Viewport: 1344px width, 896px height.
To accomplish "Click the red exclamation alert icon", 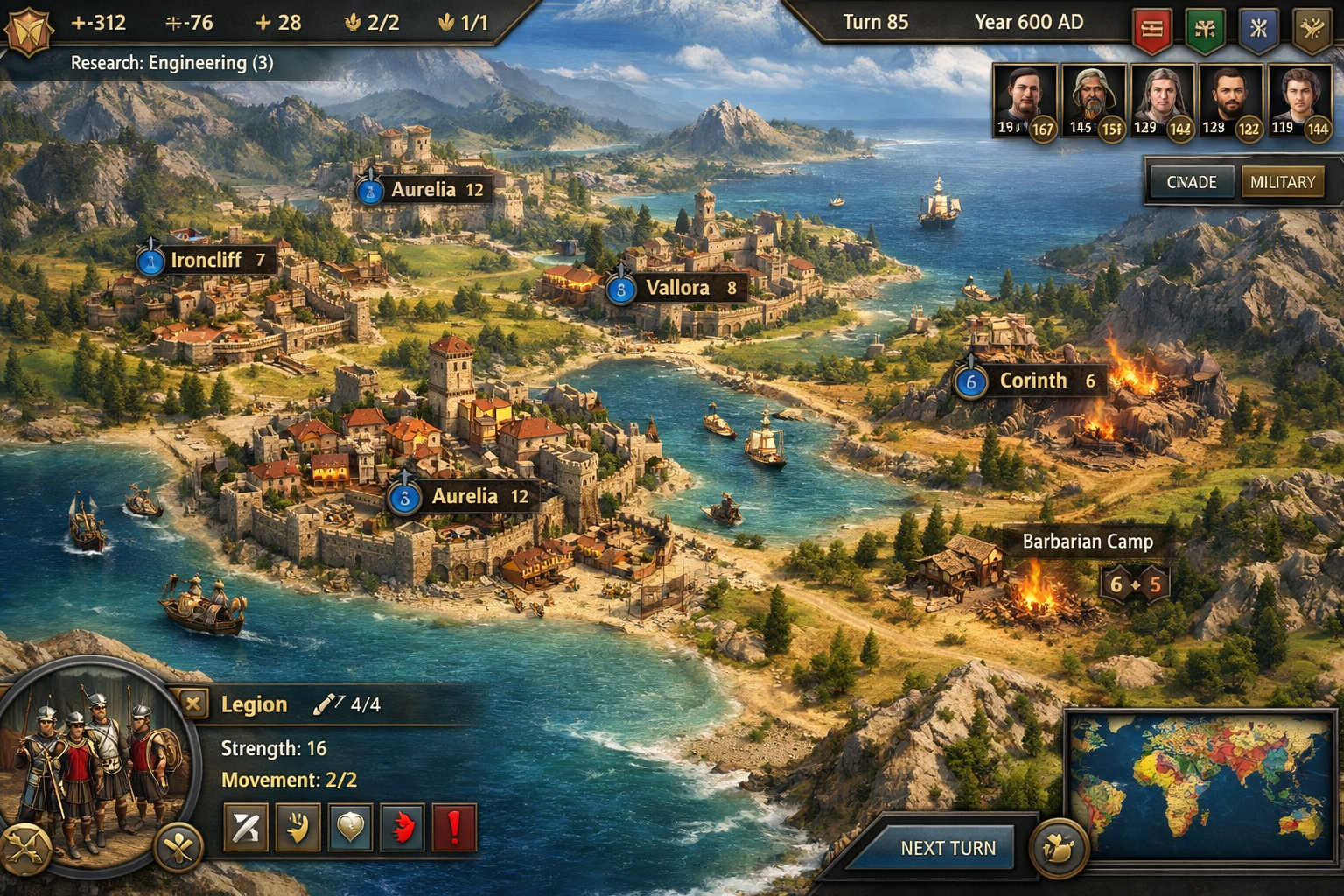I will (456, 829).
